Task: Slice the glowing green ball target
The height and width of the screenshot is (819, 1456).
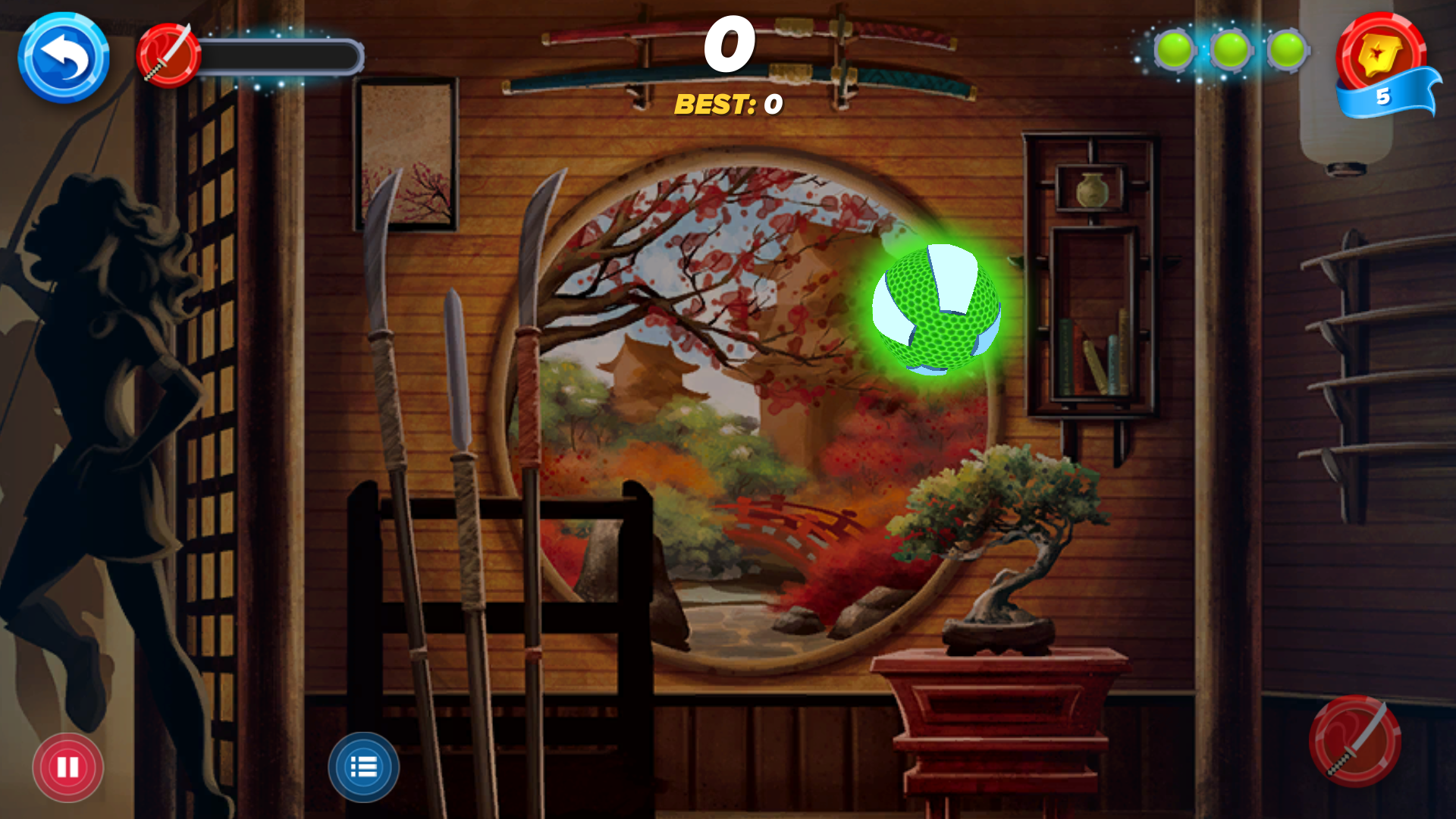Action: tap(937, 309)
